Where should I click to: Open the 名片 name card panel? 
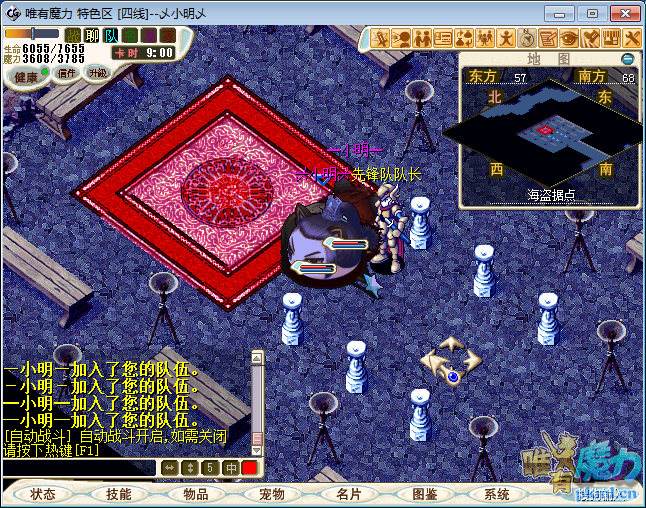[348, 494]
